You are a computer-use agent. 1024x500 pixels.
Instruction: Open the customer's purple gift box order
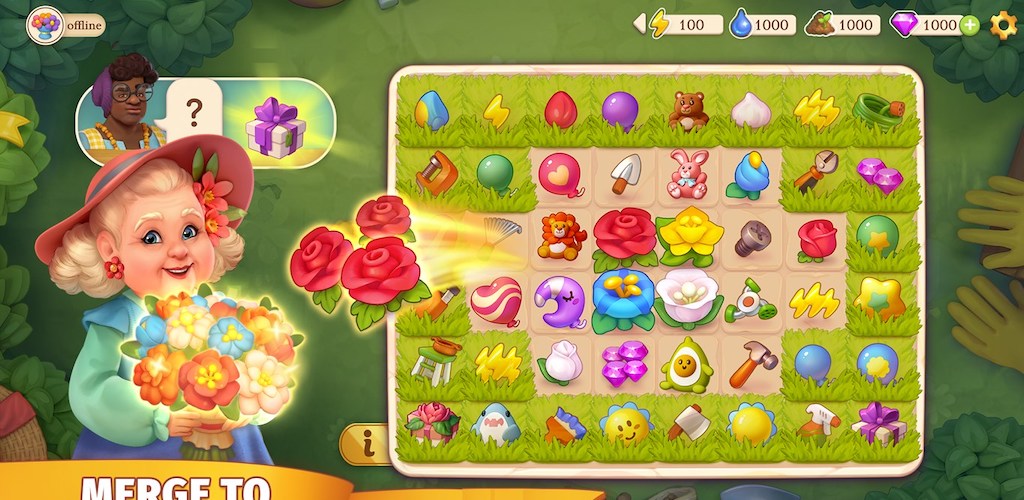coord(276,127)
